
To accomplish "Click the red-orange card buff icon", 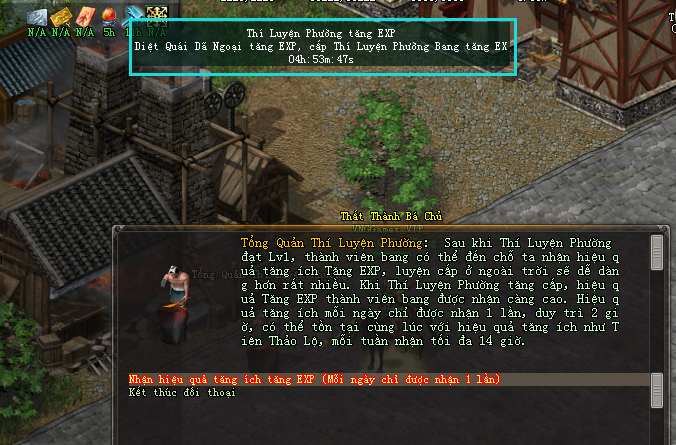I will pyautogui.click(x=85, y=16).
